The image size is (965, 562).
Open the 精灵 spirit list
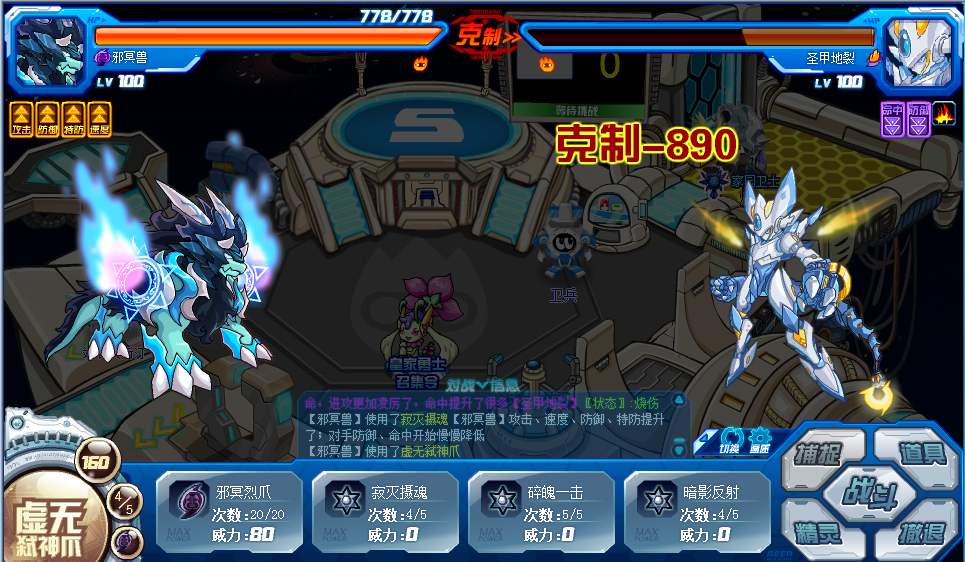click(814, 533)
